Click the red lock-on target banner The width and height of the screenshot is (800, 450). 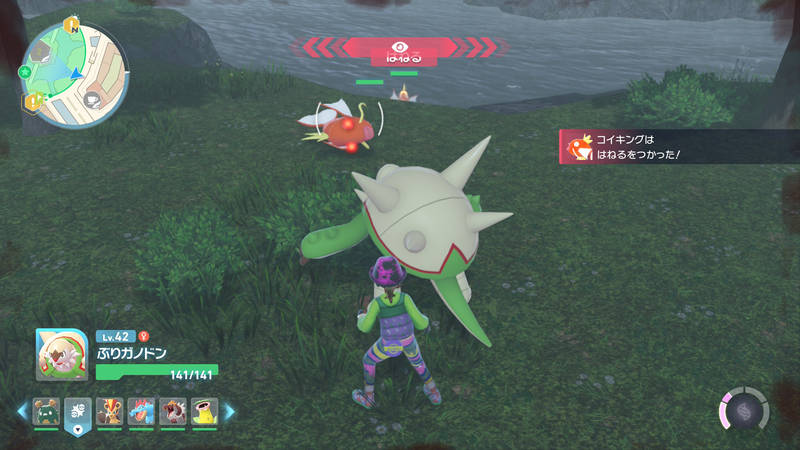pyautogui.click(x=400, y=47)
